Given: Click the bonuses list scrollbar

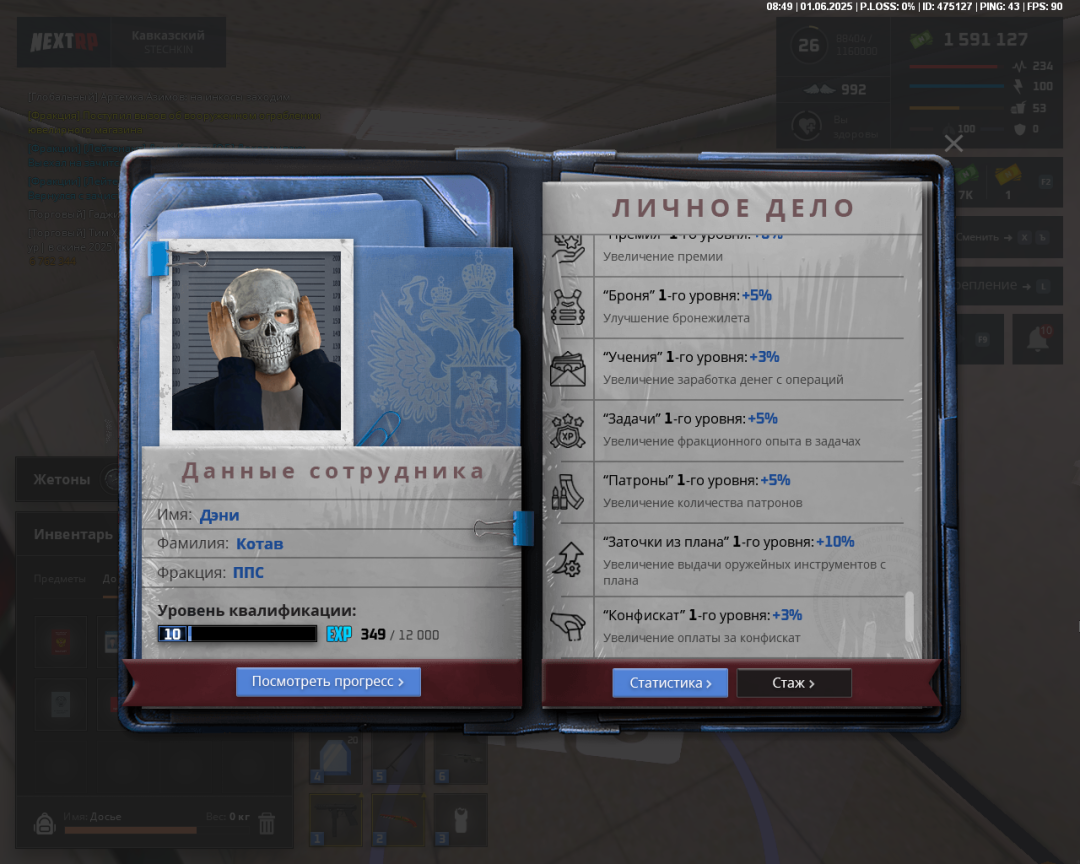Looking at the screenshot, I should (909, 616).
